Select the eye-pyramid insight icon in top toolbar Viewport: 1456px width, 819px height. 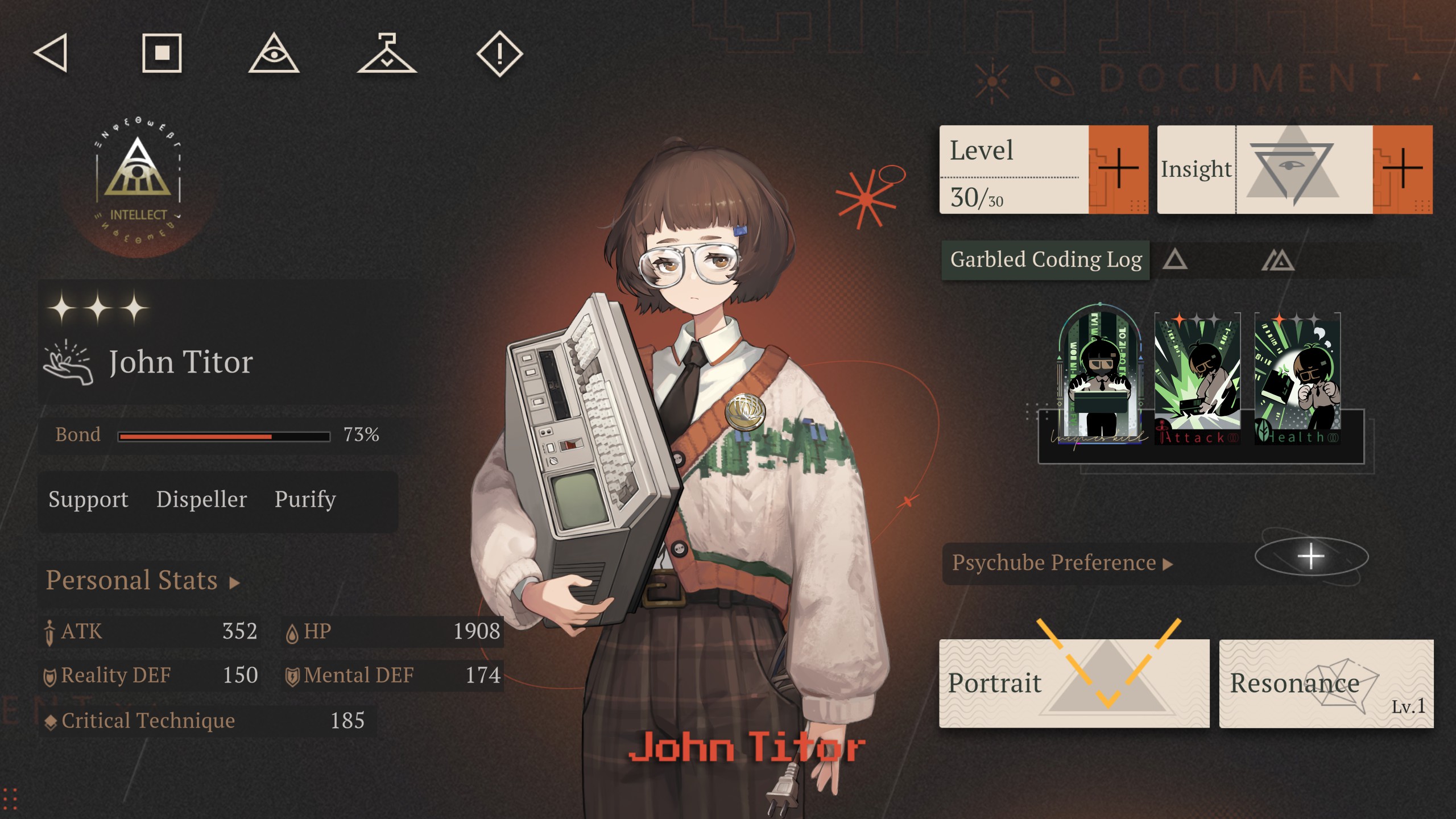click(x=275, y=53)
